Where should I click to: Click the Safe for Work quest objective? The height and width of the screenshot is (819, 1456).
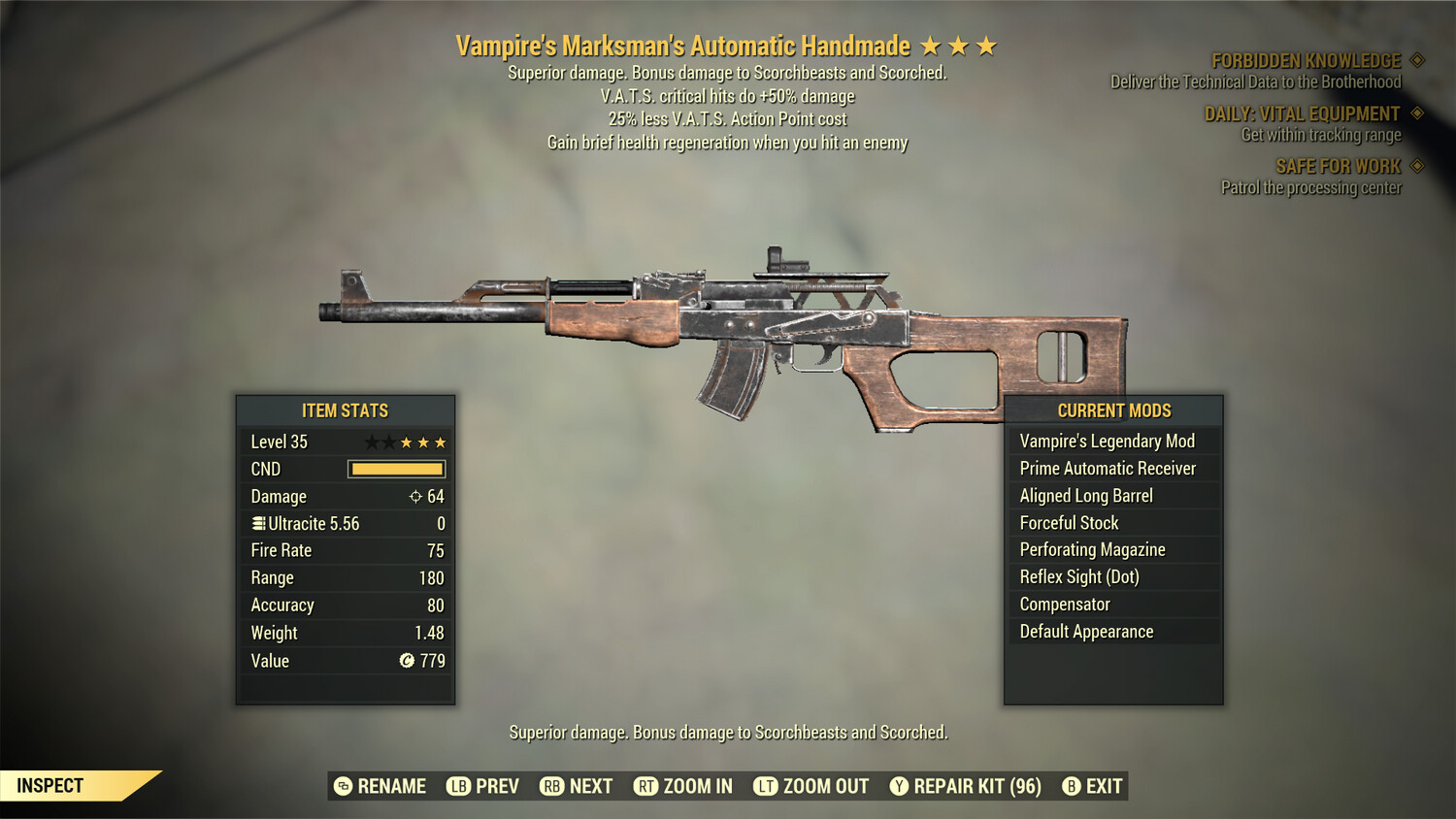point(1338,167)
